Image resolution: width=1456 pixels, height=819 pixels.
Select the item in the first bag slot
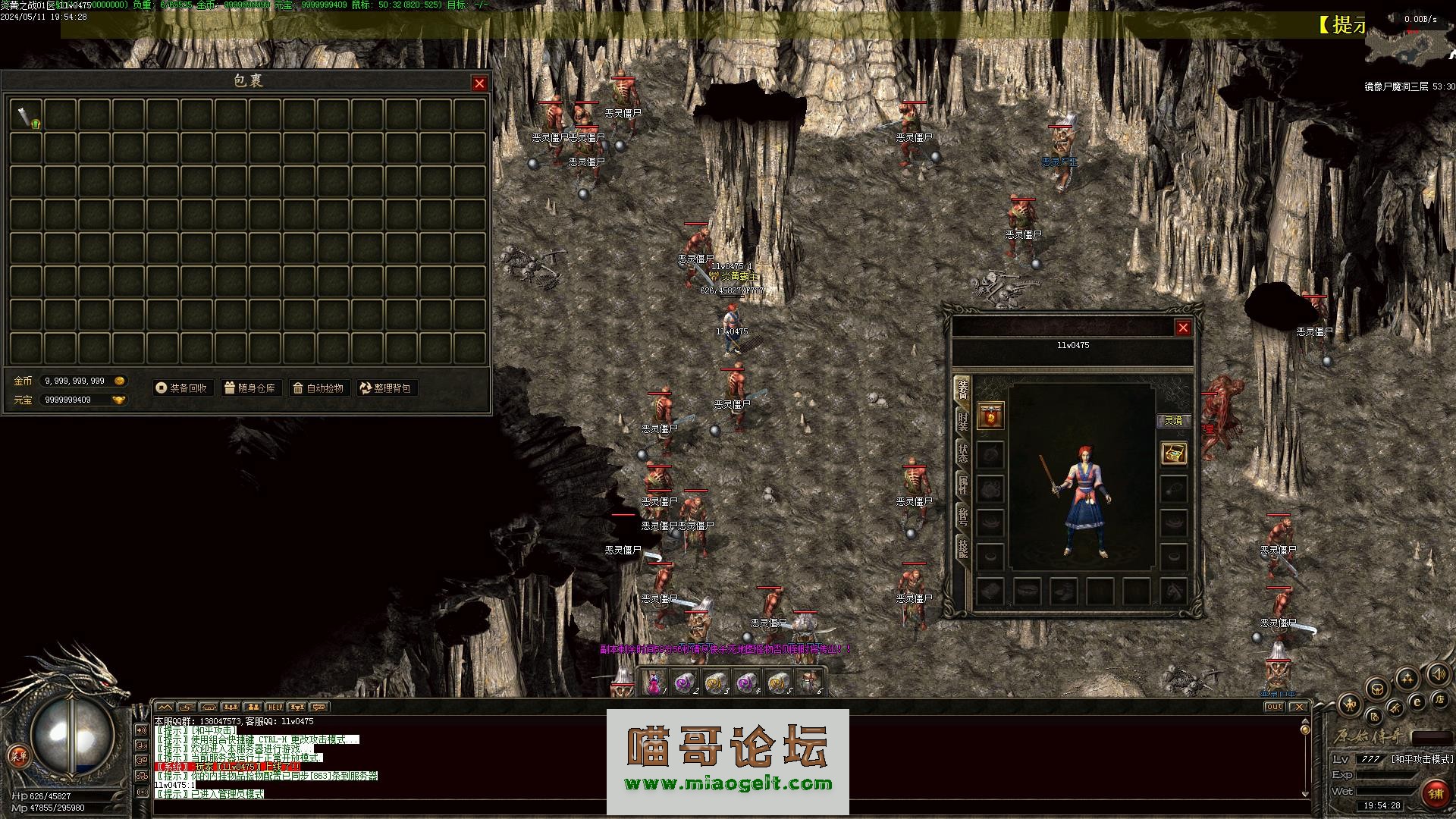tap(27, 115)
